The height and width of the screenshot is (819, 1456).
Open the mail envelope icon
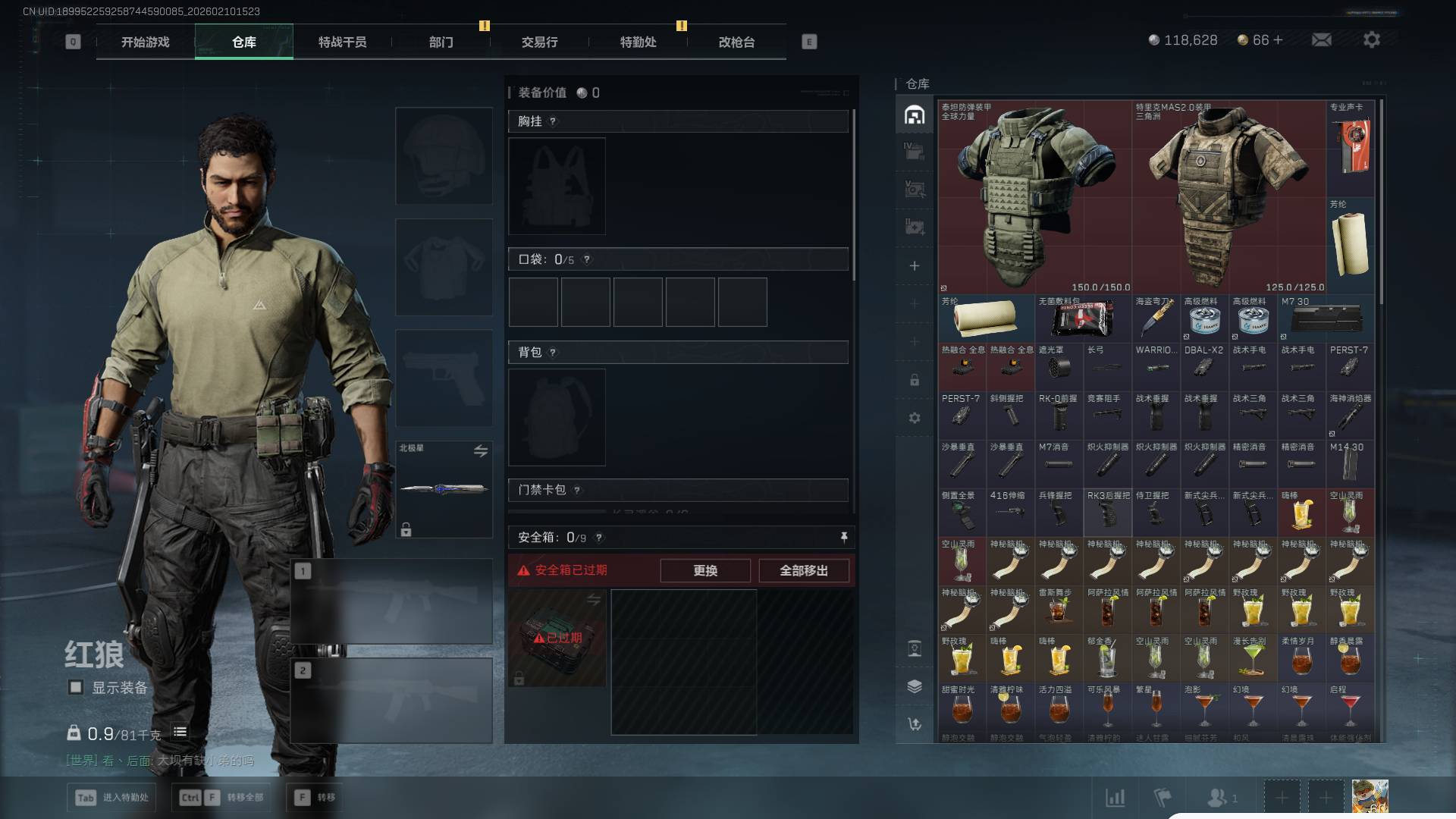click(1321, 40)
